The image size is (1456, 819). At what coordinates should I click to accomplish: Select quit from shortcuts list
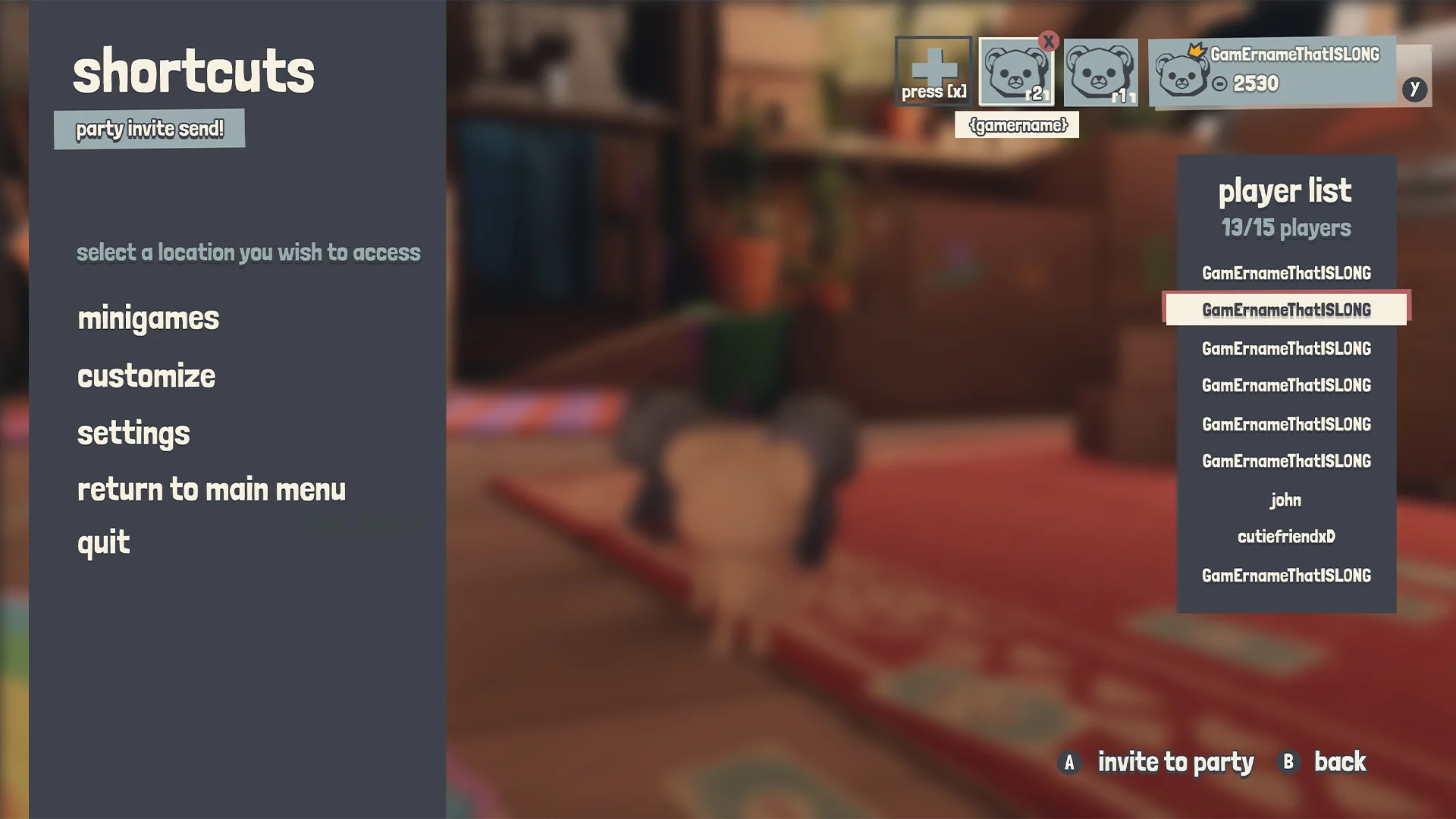[104, 542]
